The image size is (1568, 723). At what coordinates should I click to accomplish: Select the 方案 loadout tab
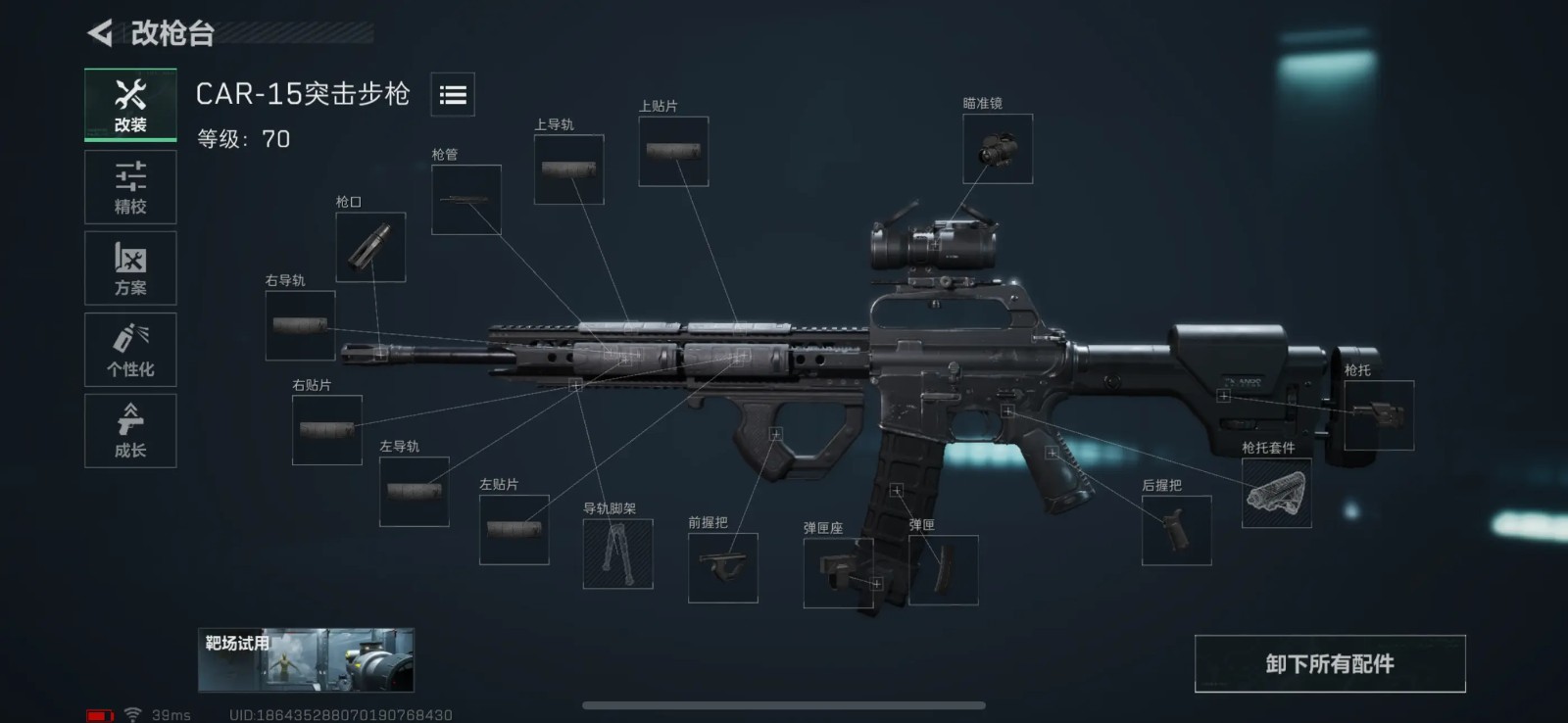click(x=130, y=268)
